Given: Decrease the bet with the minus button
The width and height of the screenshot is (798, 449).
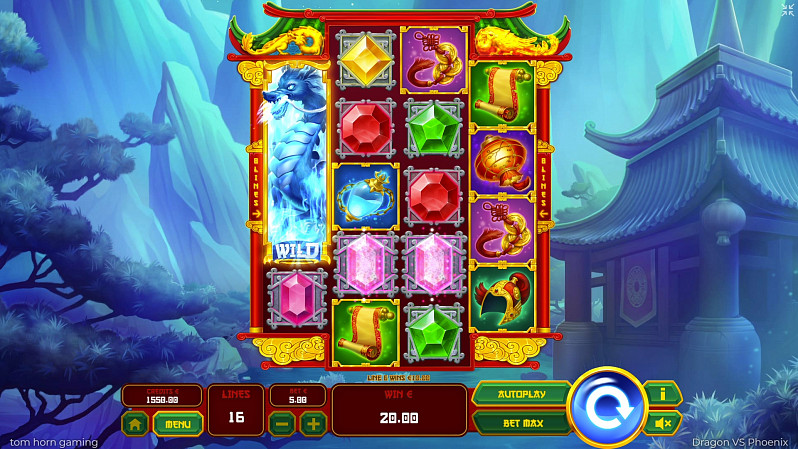Looking at the screenshot, I should click(x=284, y=424).
